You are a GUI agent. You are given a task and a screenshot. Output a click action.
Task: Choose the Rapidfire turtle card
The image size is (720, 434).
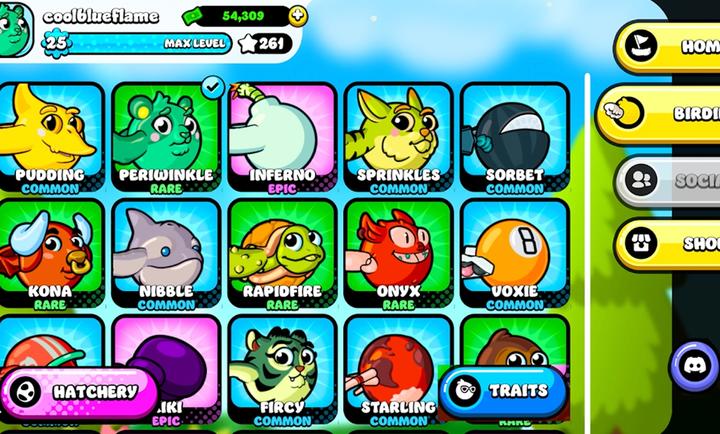282,254
